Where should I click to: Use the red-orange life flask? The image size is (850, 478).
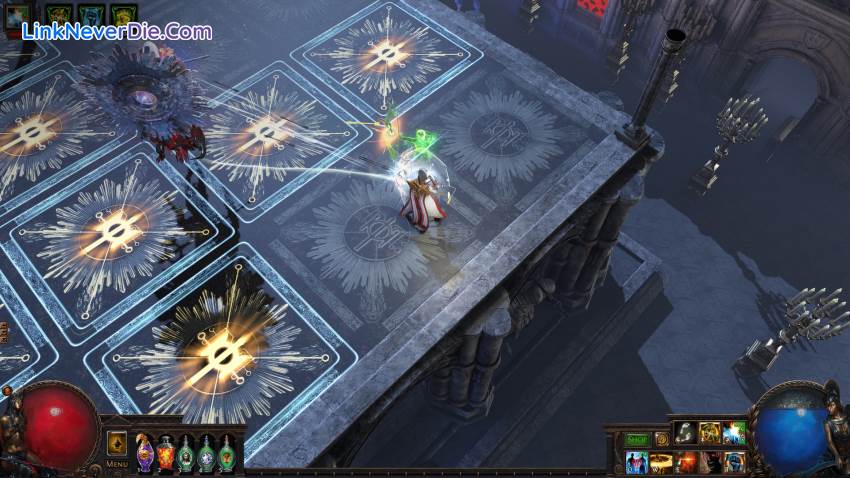pos(166,453)
